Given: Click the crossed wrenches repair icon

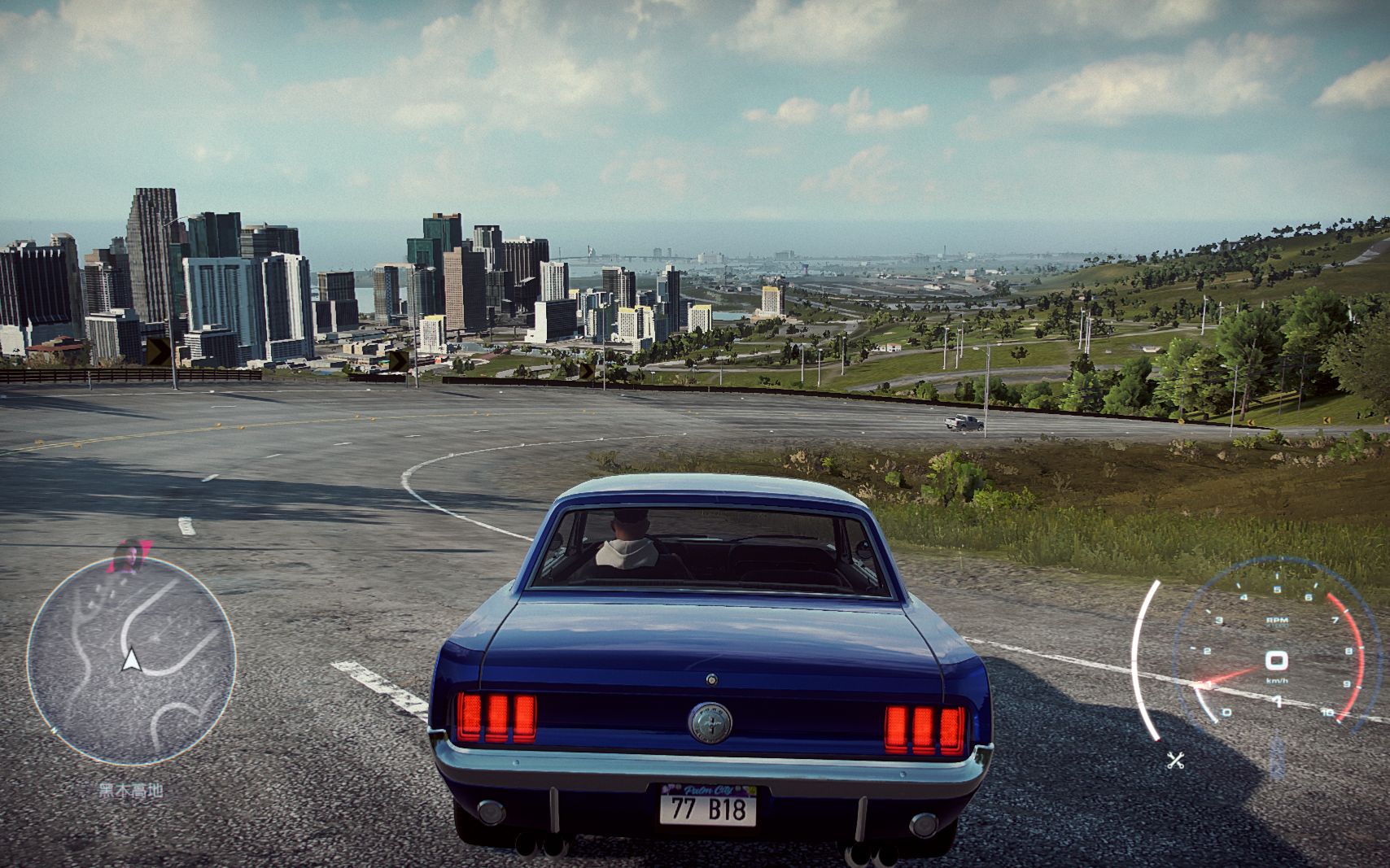Looking at the screenshot, I should [x=1175, y=761].
